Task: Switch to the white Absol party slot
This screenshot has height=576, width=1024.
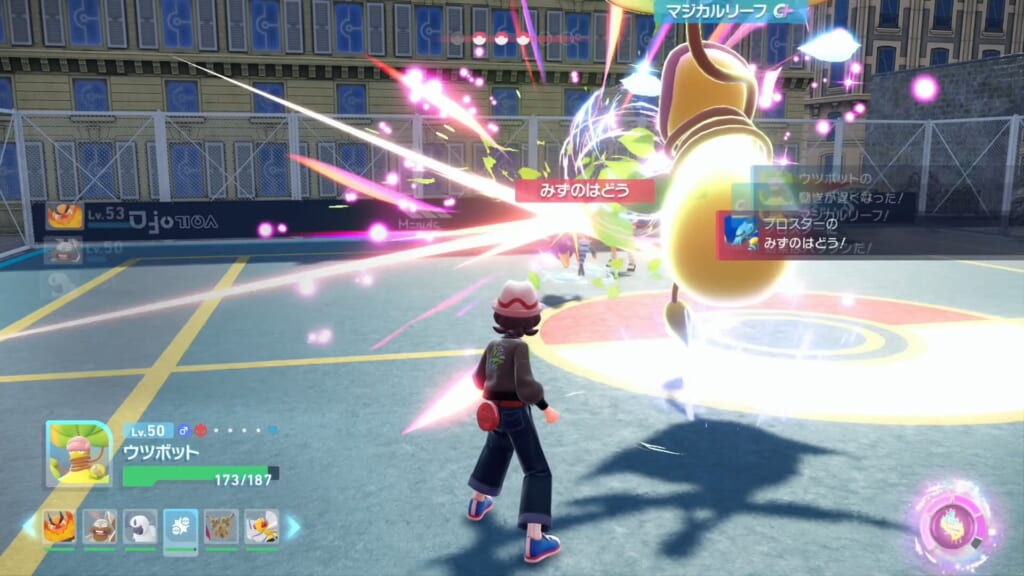Action: (140, 526)
